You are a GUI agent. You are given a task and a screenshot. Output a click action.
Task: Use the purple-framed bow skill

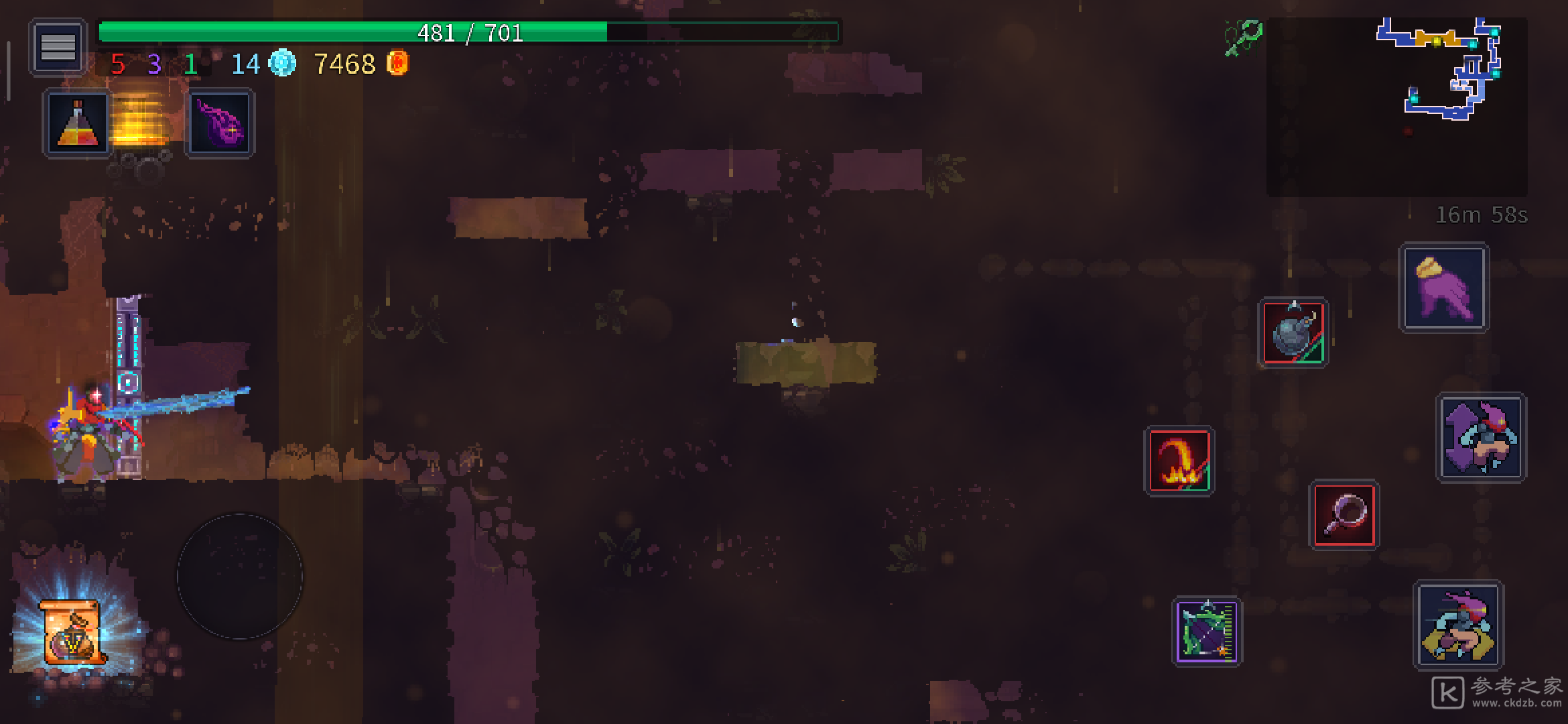[x=1207, y=631]
